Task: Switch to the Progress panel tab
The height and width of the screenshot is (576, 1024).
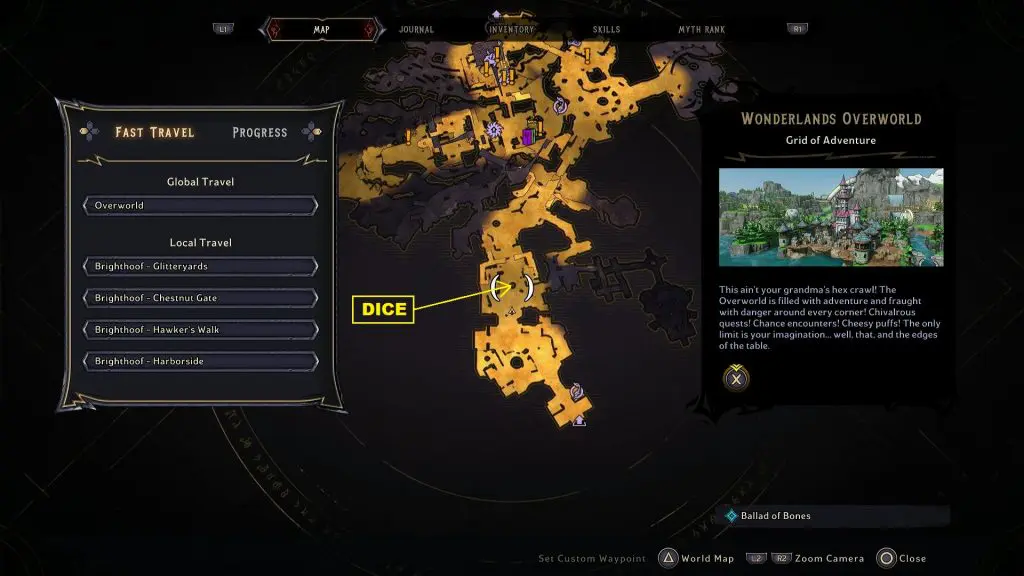Action: pos(259,132)
